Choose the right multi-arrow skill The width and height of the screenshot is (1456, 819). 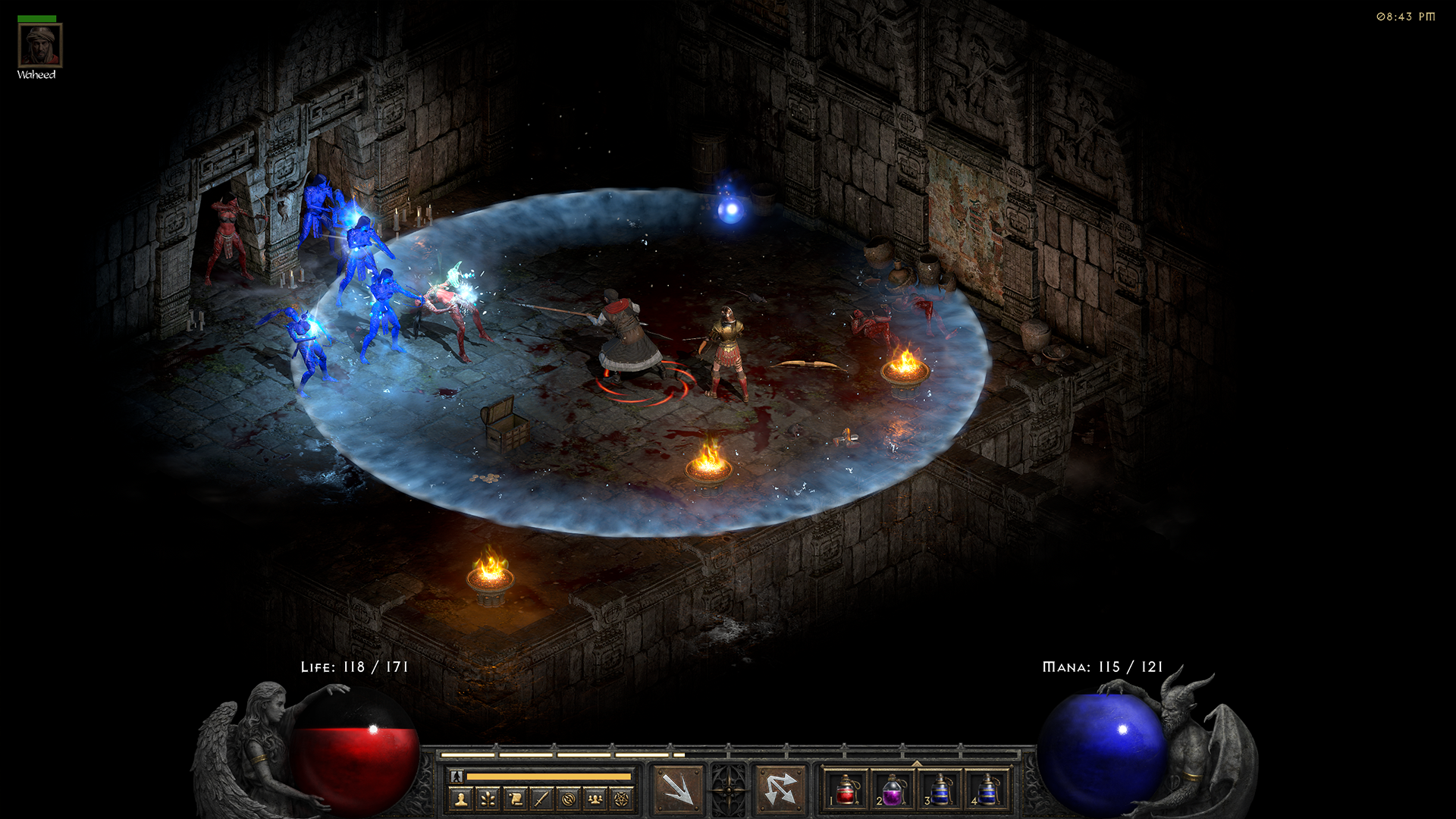pos(780,789)
